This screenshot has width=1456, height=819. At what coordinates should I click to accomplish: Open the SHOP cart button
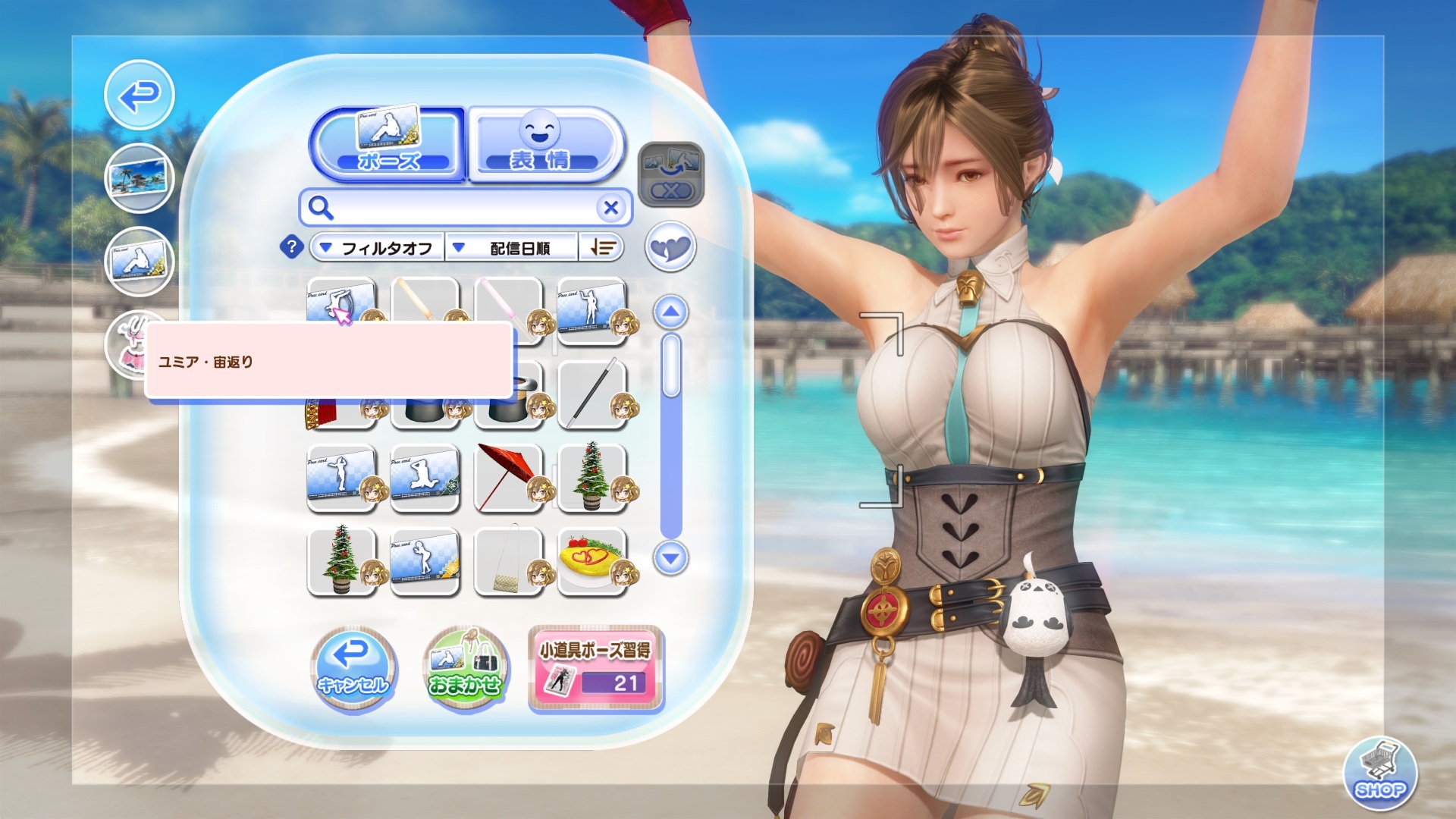point(1379,773)
